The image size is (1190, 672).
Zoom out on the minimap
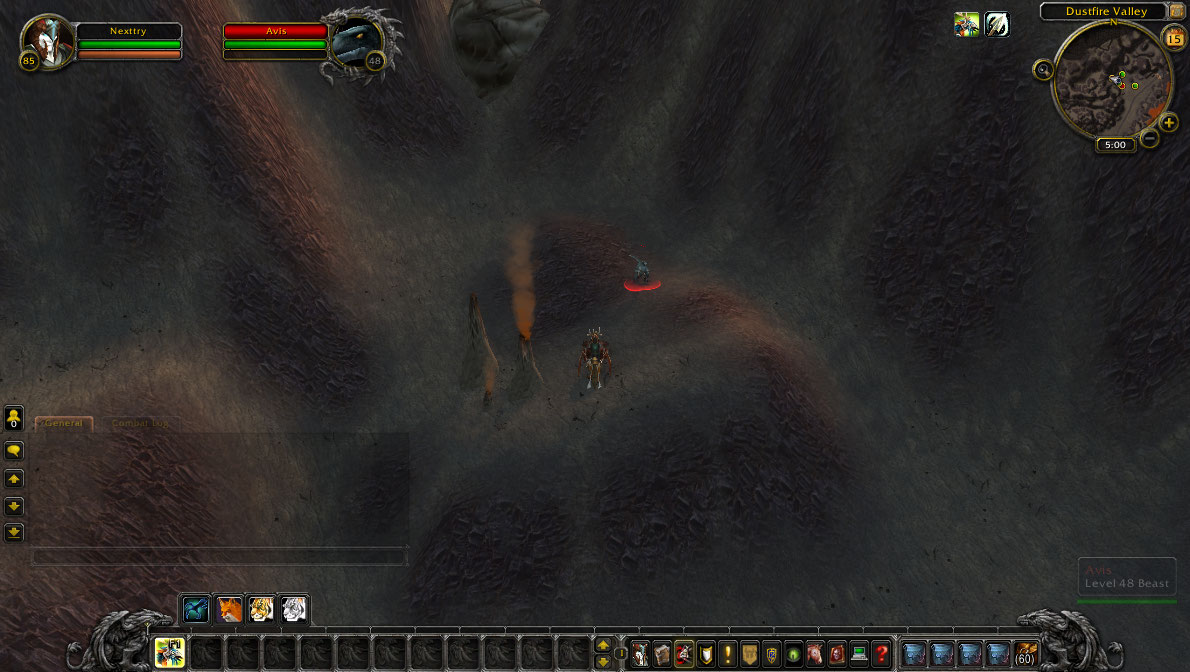click(1150, 138)
